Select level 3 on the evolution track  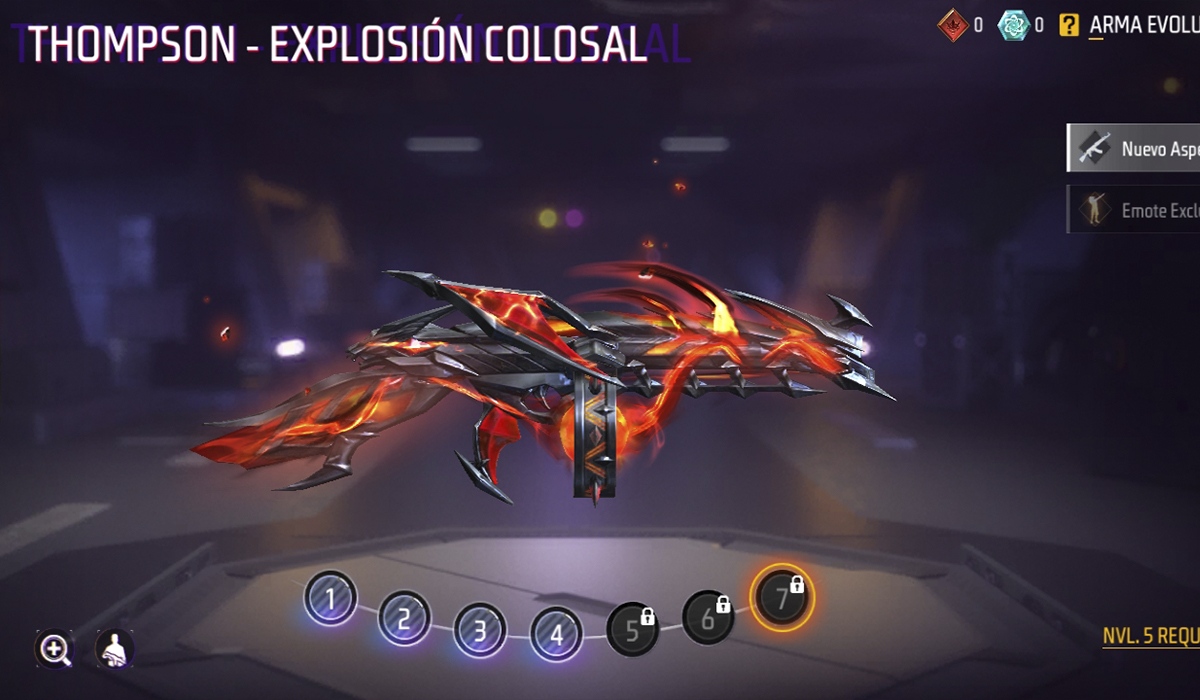[480, 632]
